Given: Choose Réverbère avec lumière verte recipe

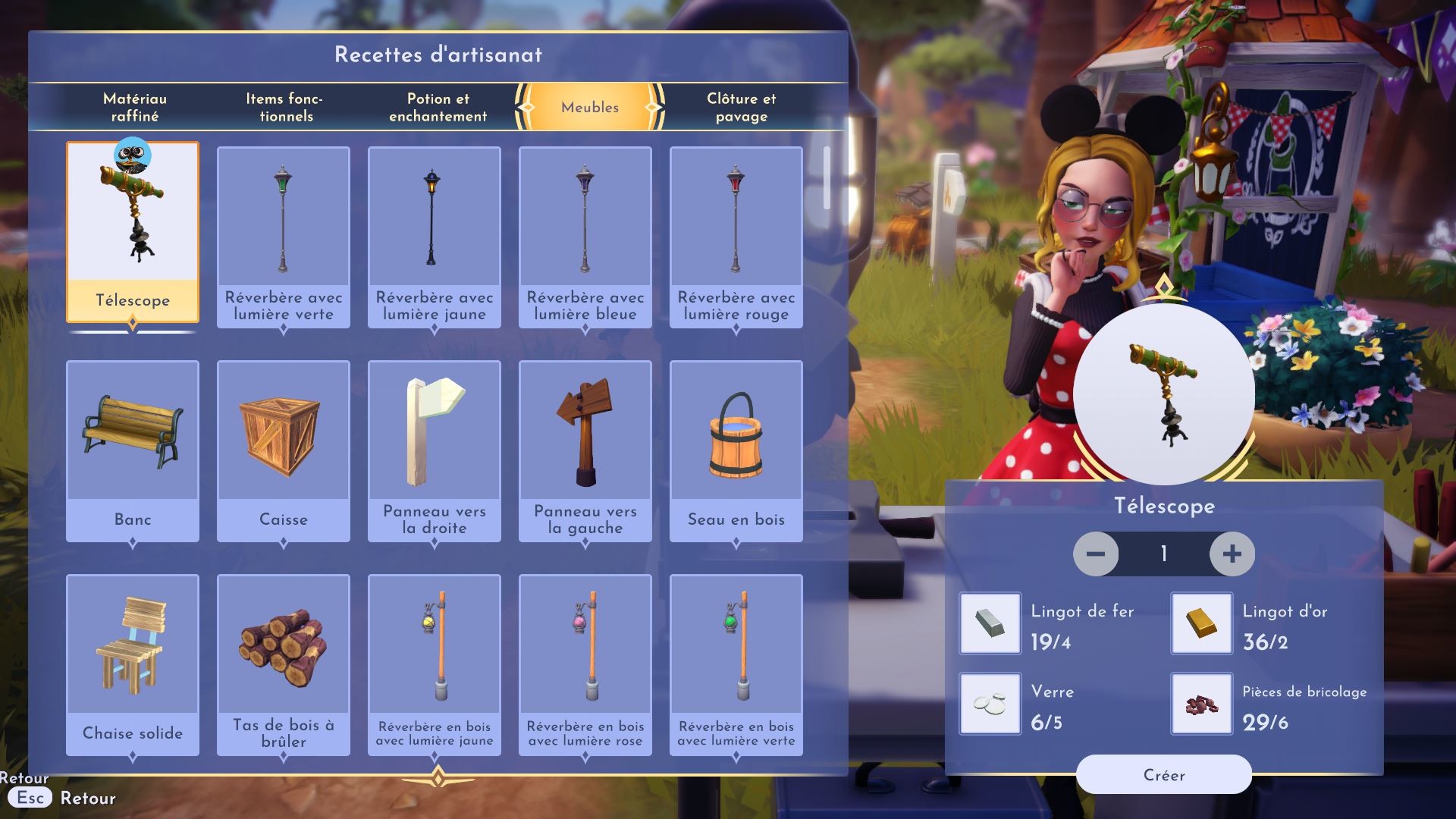Looking at the screenshot, I should (284, 237).
